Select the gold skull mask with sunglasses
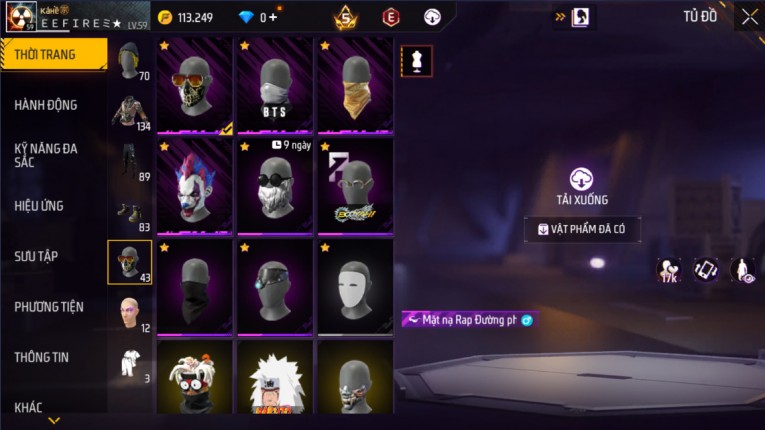765x430 pixels. [x=194, y=86]
